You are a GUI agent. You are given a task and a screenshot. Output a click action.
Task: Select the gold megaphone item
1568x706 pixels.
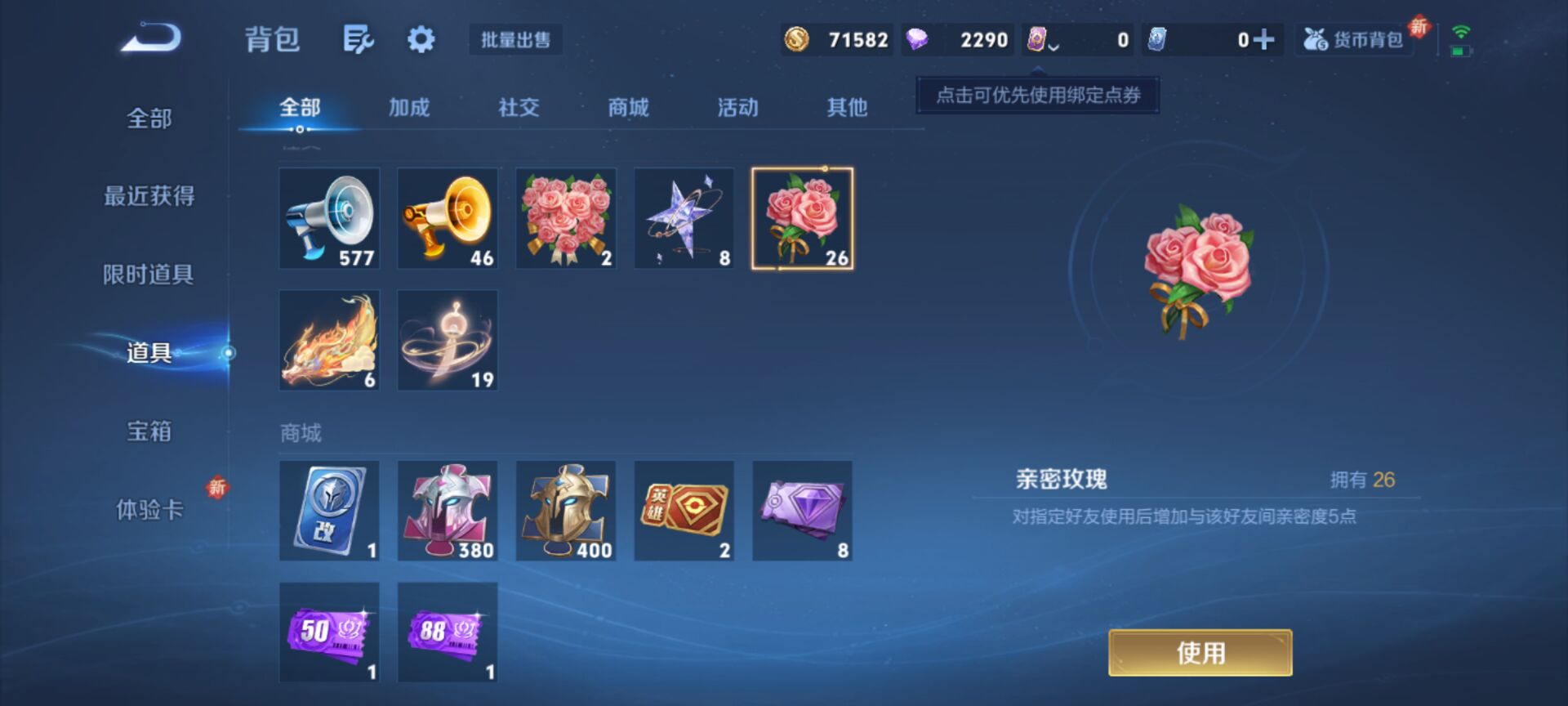(447, 218)
